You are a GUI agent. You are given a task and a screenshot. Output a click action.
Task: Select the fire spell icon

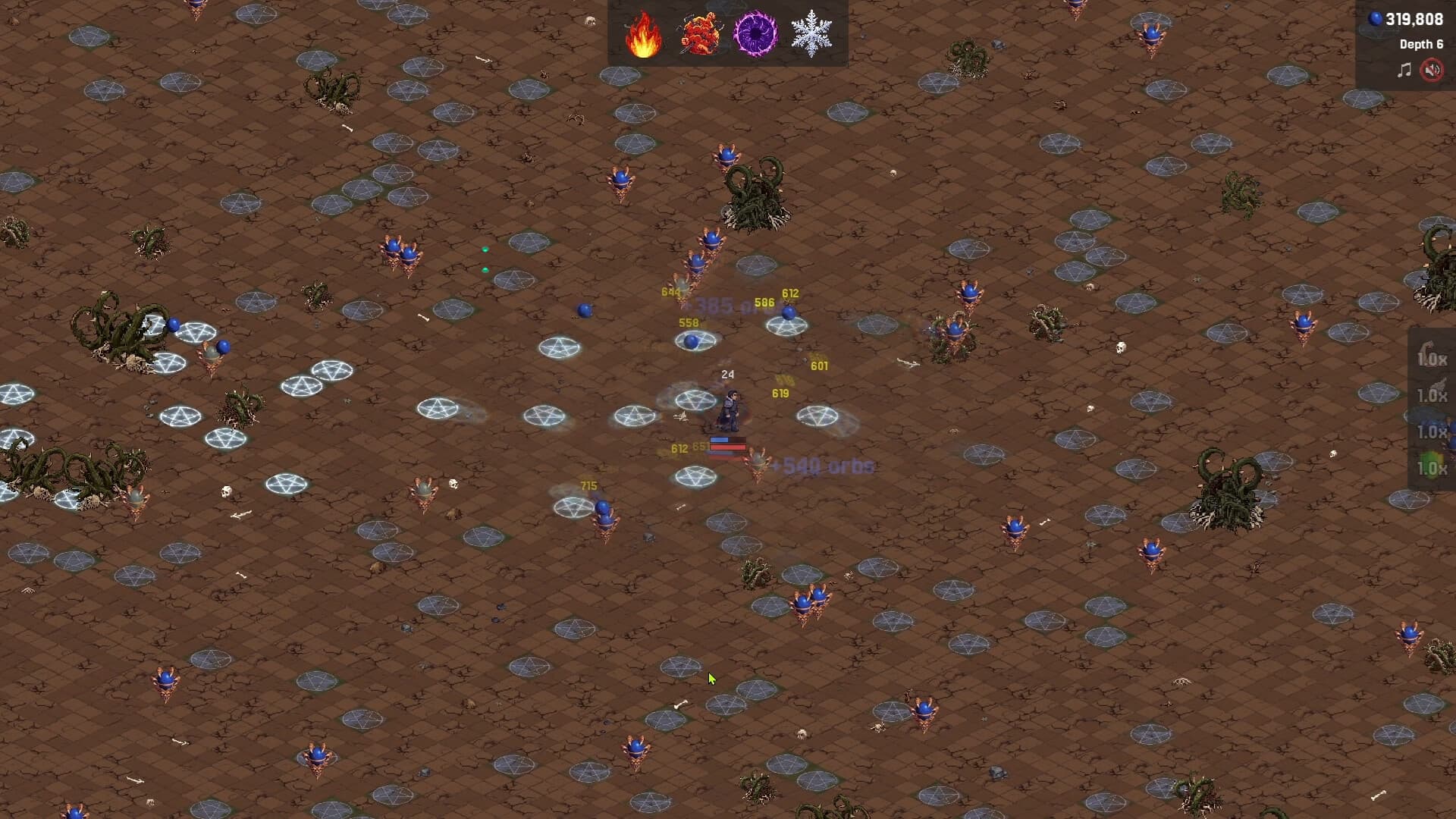pos(644,33)
